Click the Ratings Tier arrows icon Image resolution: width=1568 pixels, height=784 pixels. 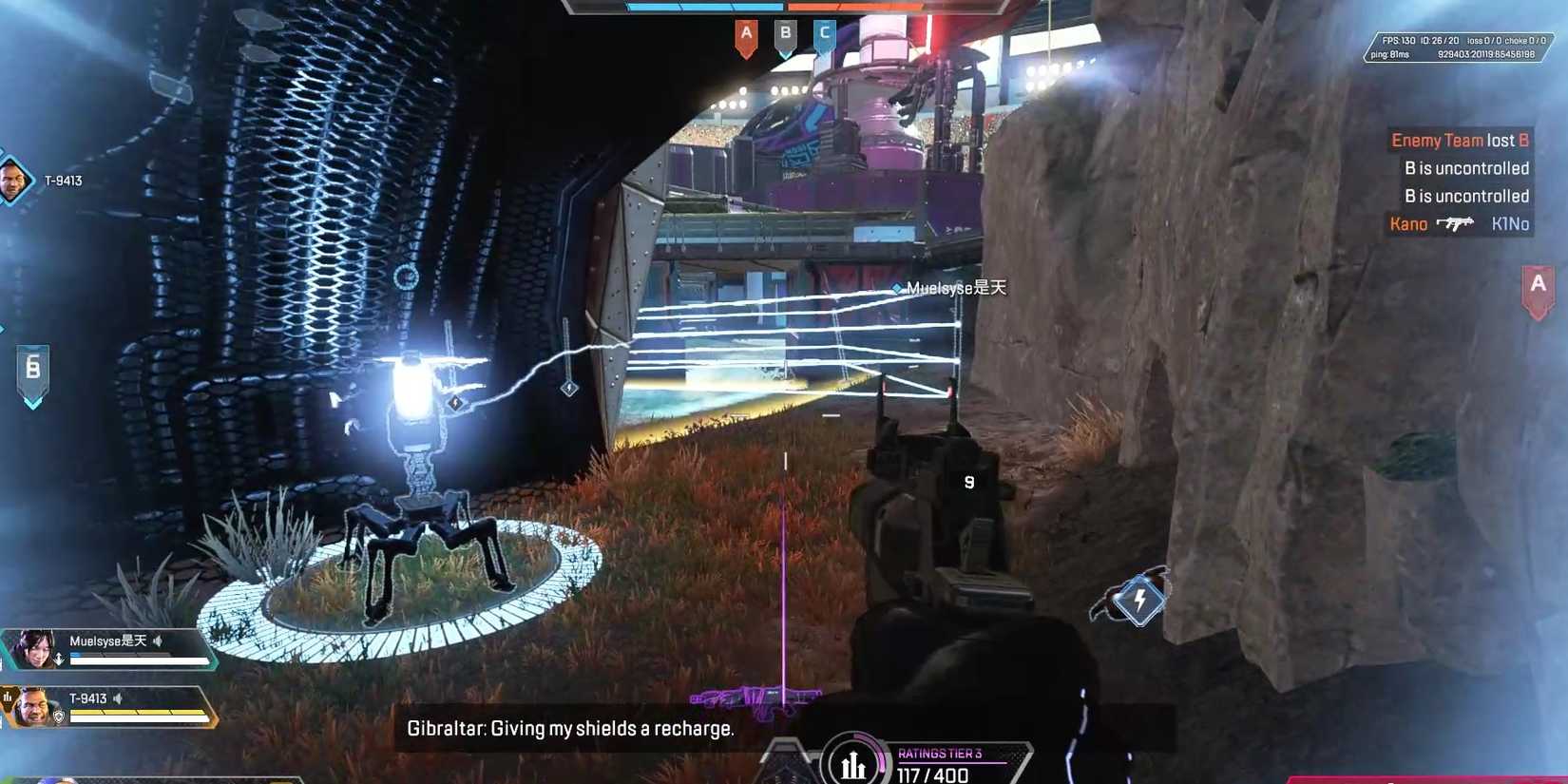[x=852, y=761]
